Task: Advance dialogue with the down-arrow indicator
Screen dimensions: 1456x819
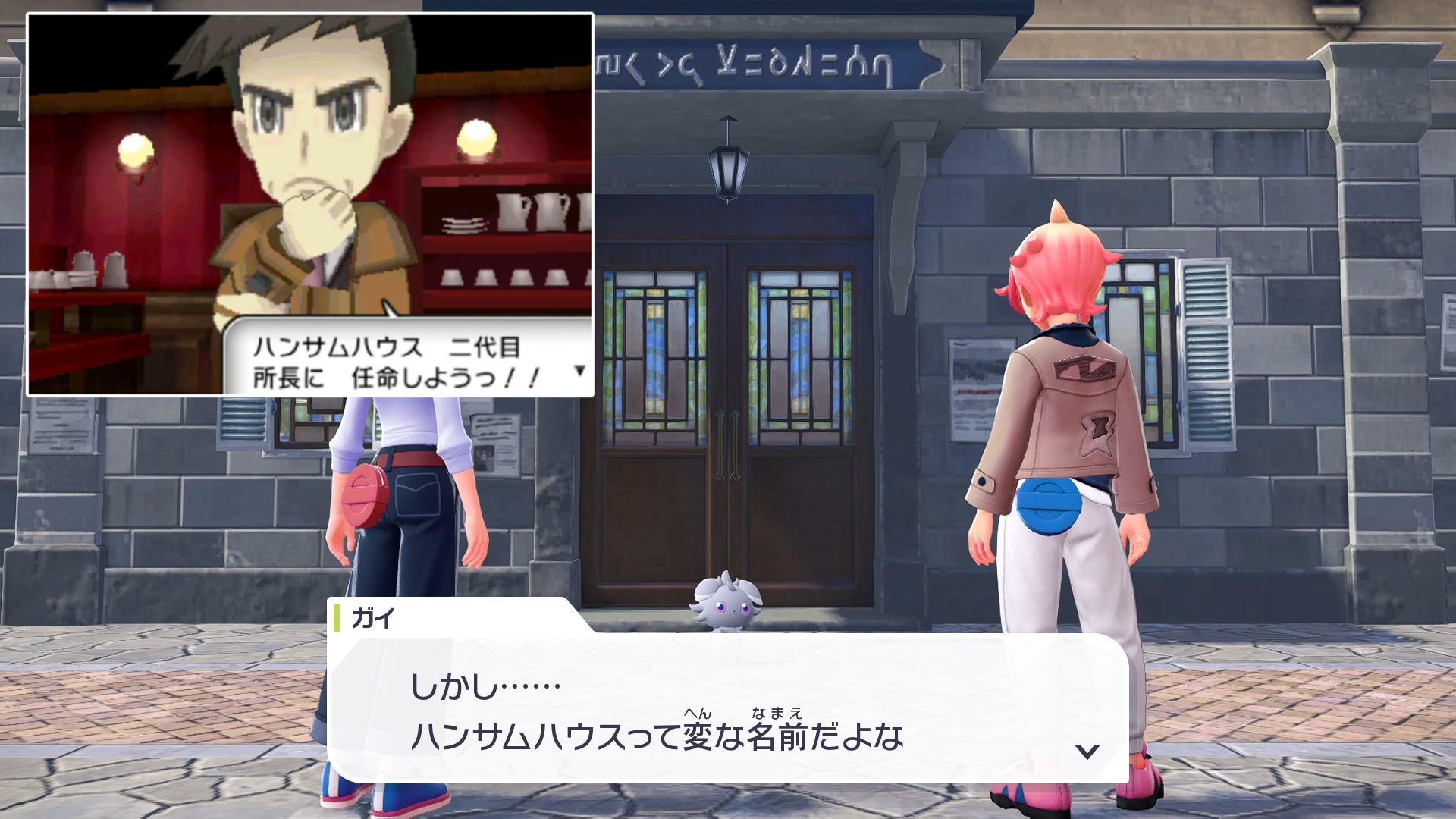Action: tap(1087, 751)
